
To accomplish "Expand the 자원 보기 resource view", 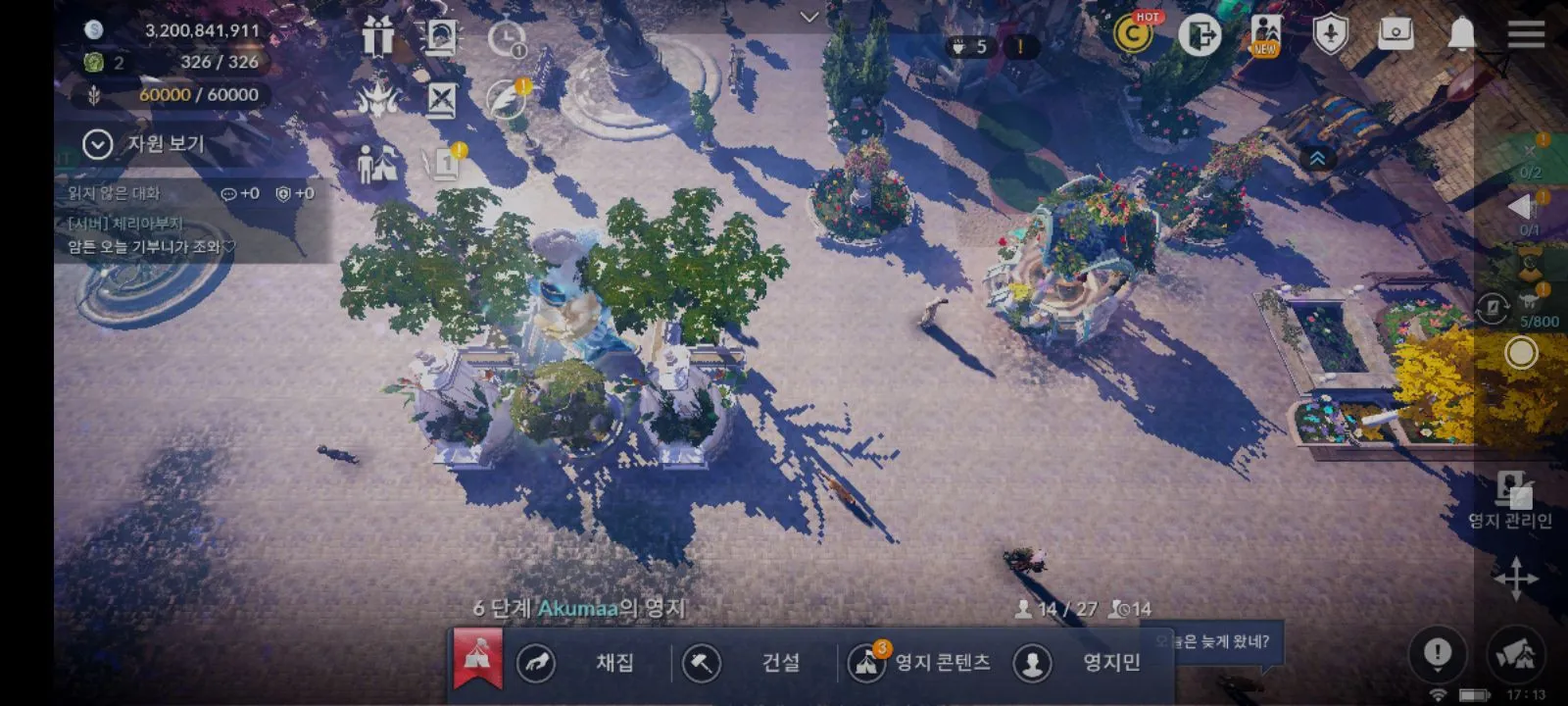I will point(98,144).
